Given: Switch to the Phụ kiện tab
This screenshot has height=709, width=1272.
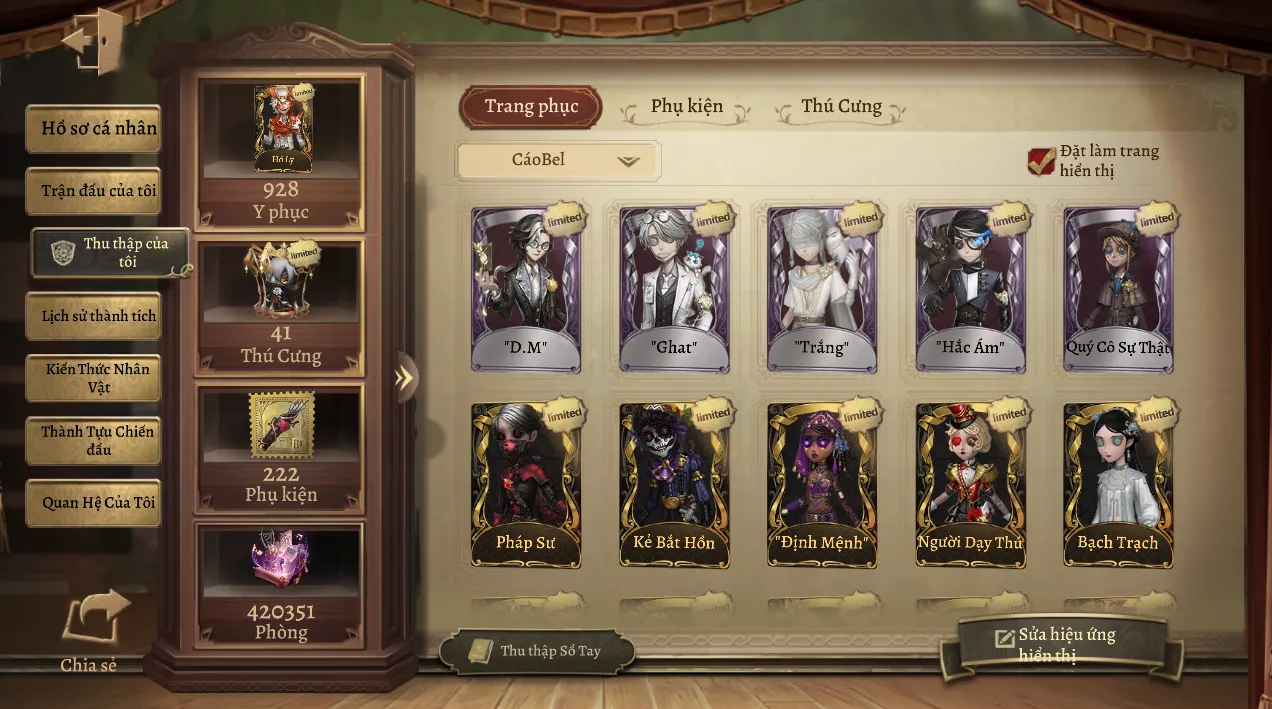Looking at the screenshot, I should [x=686, y=107].
